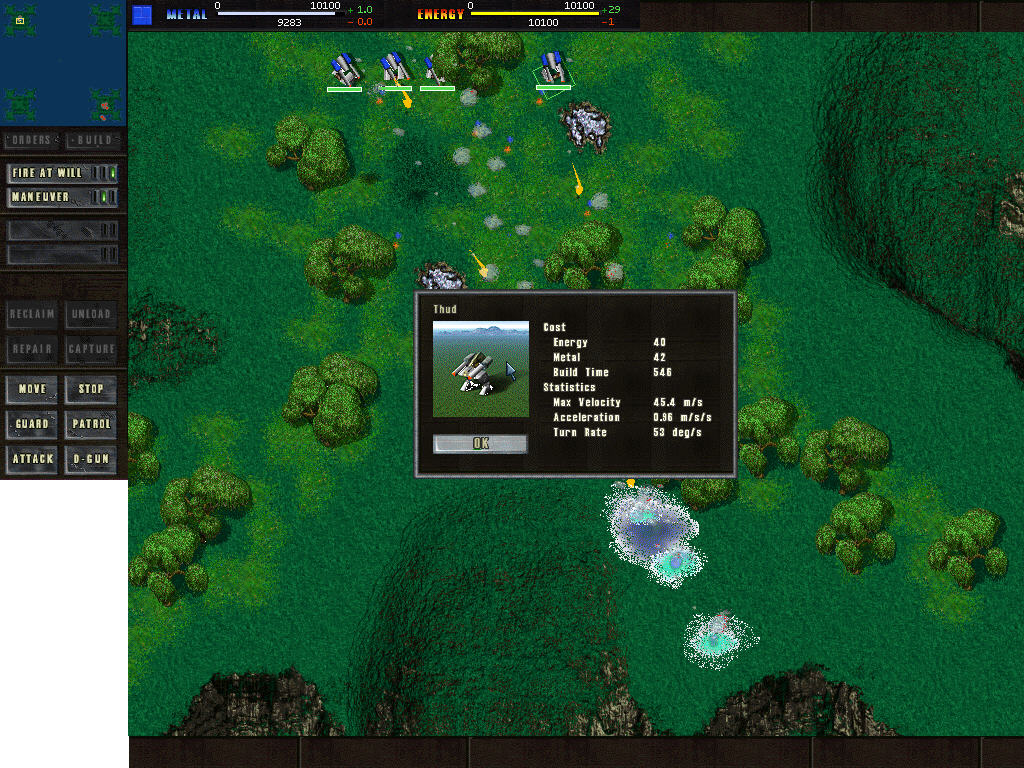Choose the Guard command
Image resolution: width=1024 pixels, height=768 pixels.
pos(32,424)
